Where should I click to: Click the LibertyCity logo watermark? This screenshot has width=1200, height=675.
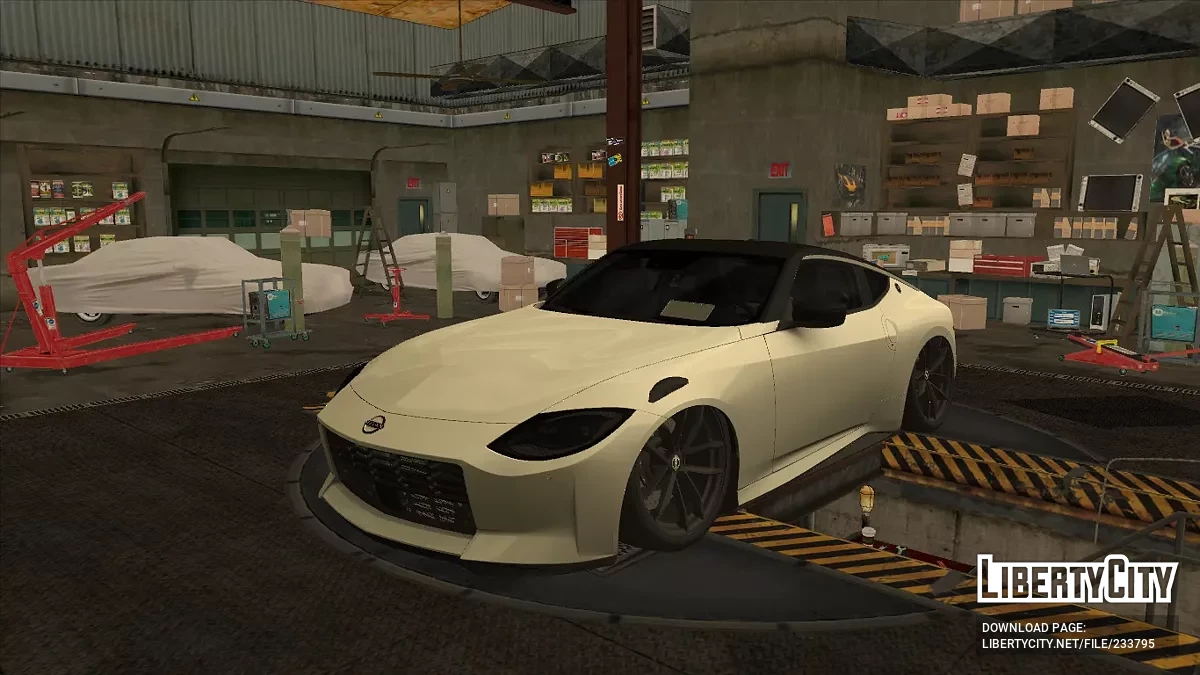click(1076, 580)
